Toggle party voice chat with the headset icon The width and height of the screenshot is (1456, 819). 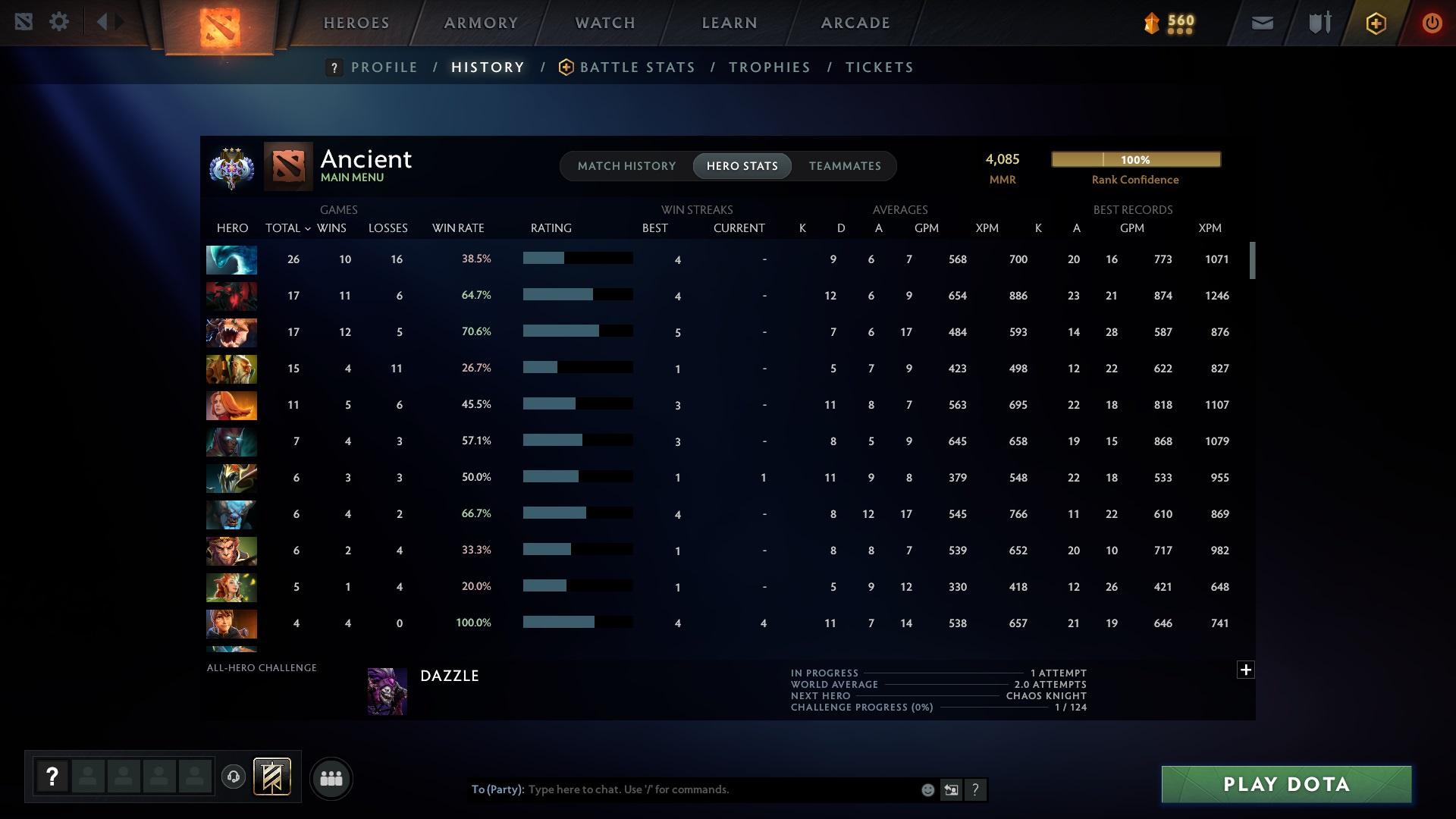233,778
